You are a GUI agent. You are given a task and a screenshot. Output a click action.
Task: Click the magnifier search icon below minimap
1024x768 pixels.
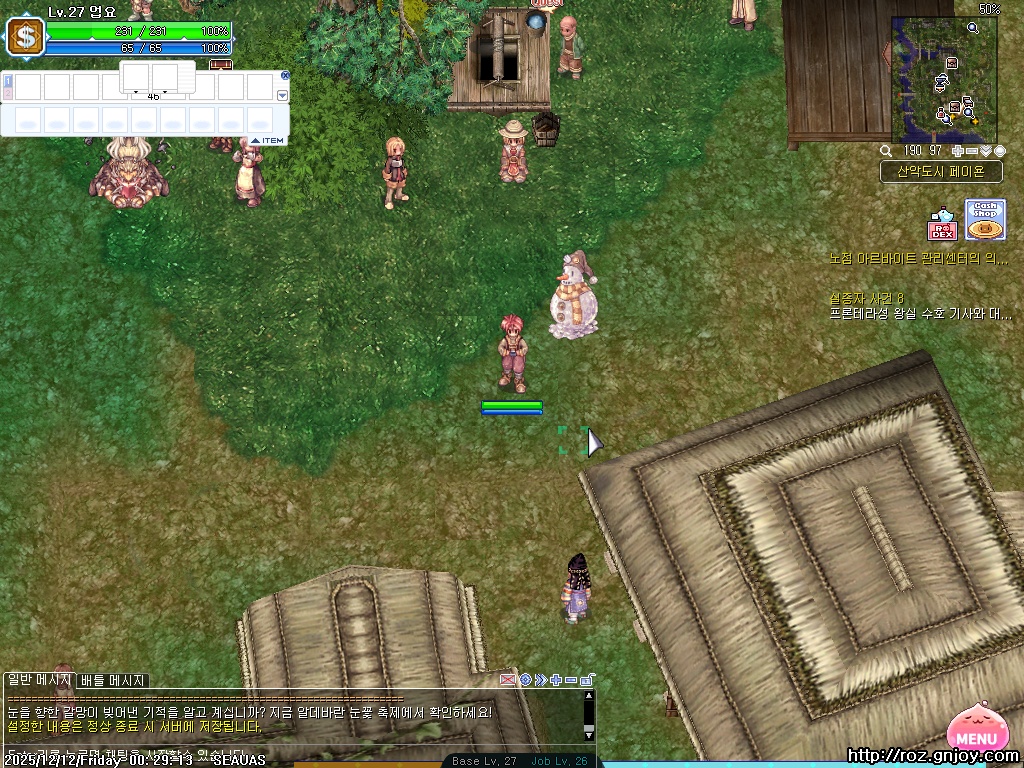coord(886,151)
